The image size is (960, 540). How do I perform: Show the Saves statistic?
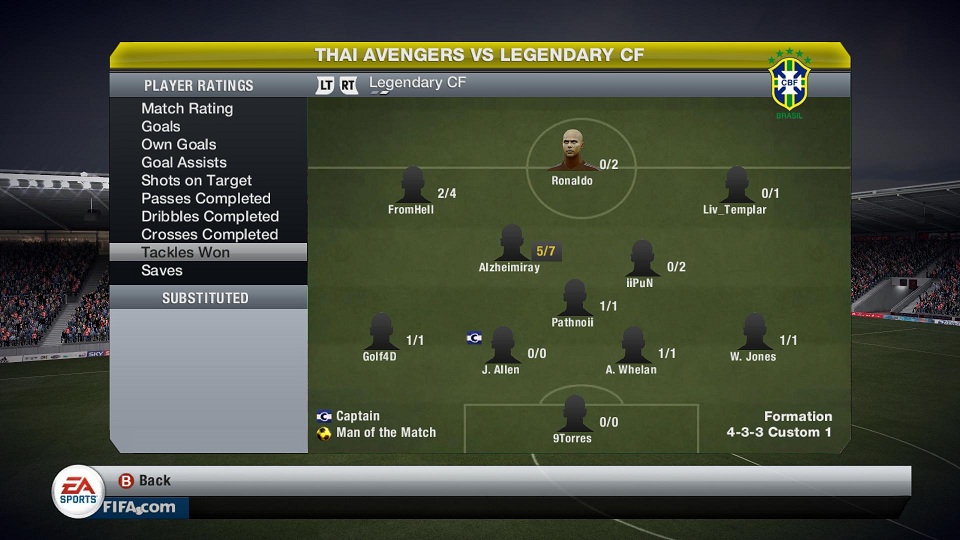click(162, 270)
